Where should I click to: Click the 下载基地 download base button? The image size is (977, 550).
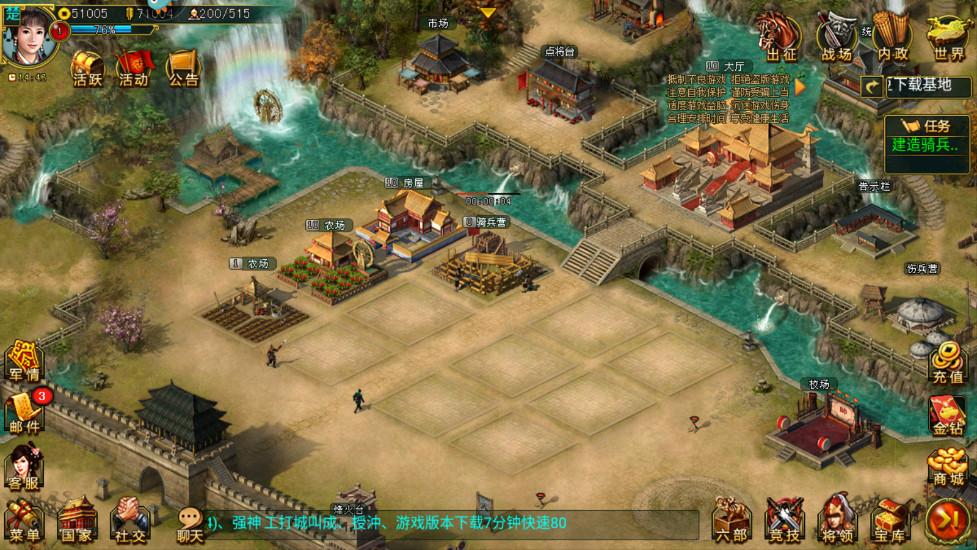pos(919,86)
